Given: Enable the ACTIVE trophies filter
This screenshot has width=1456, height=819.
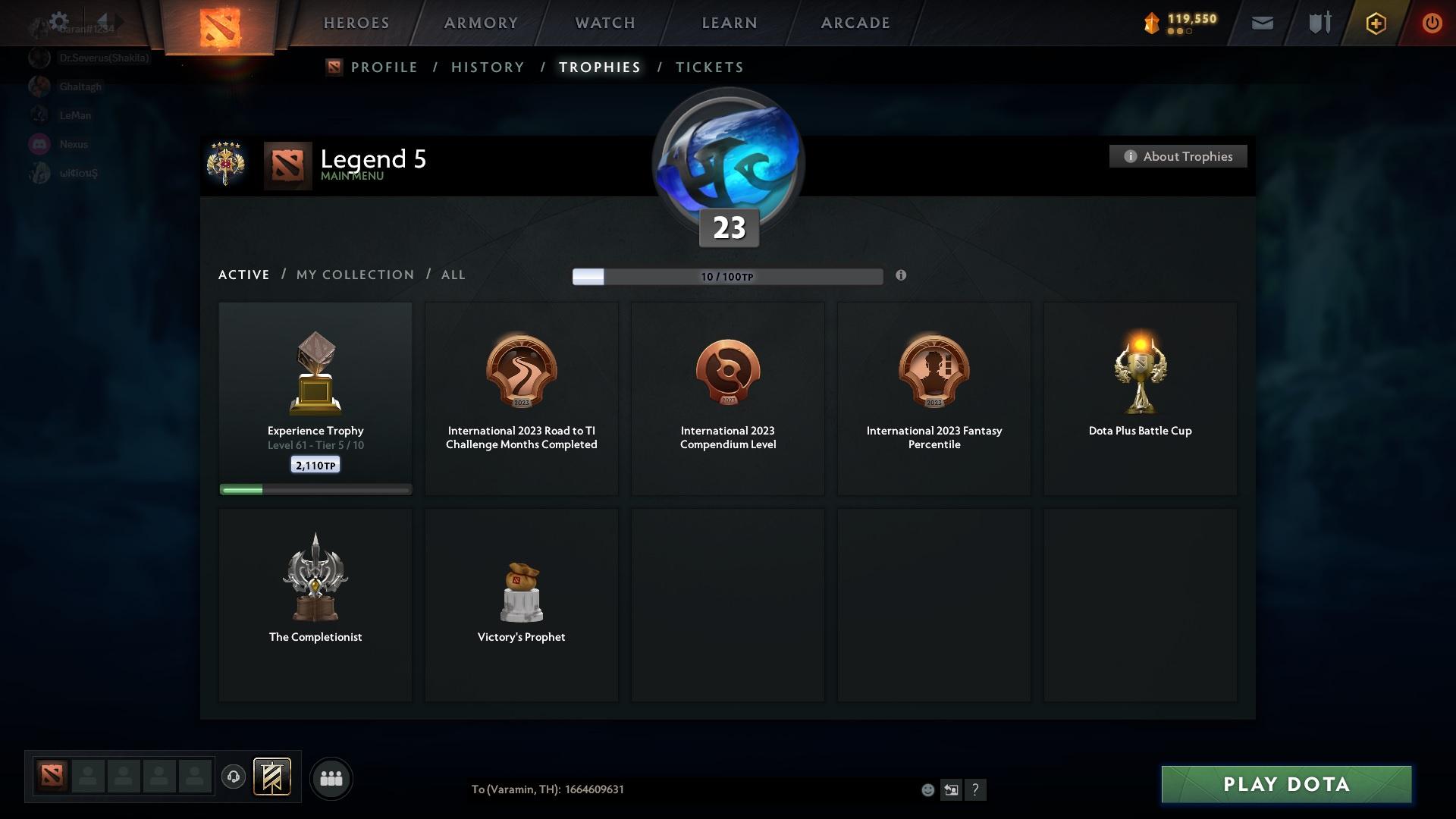Looking at the screenshot, I should click(243, 275).
